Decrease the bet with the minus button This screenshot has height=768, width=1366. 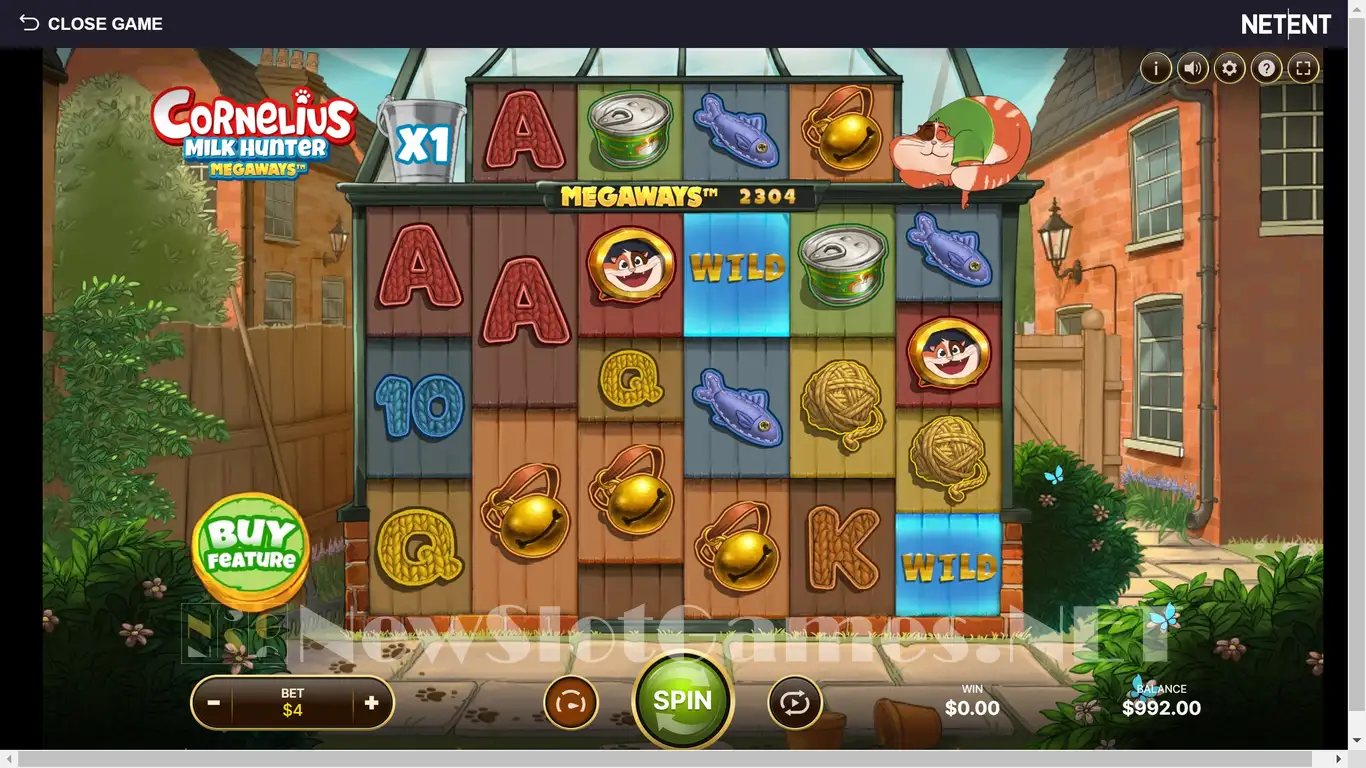(213, 703)
